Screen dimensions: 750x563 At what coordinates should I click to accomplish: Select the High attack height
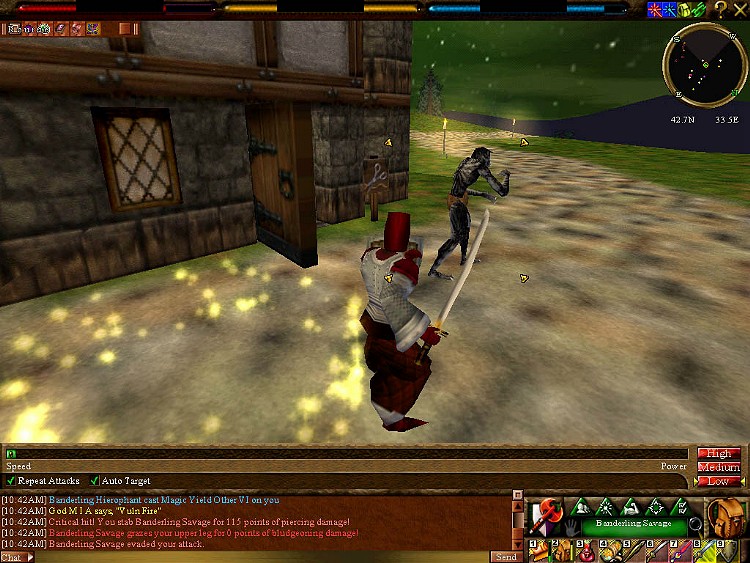[719, 454]
